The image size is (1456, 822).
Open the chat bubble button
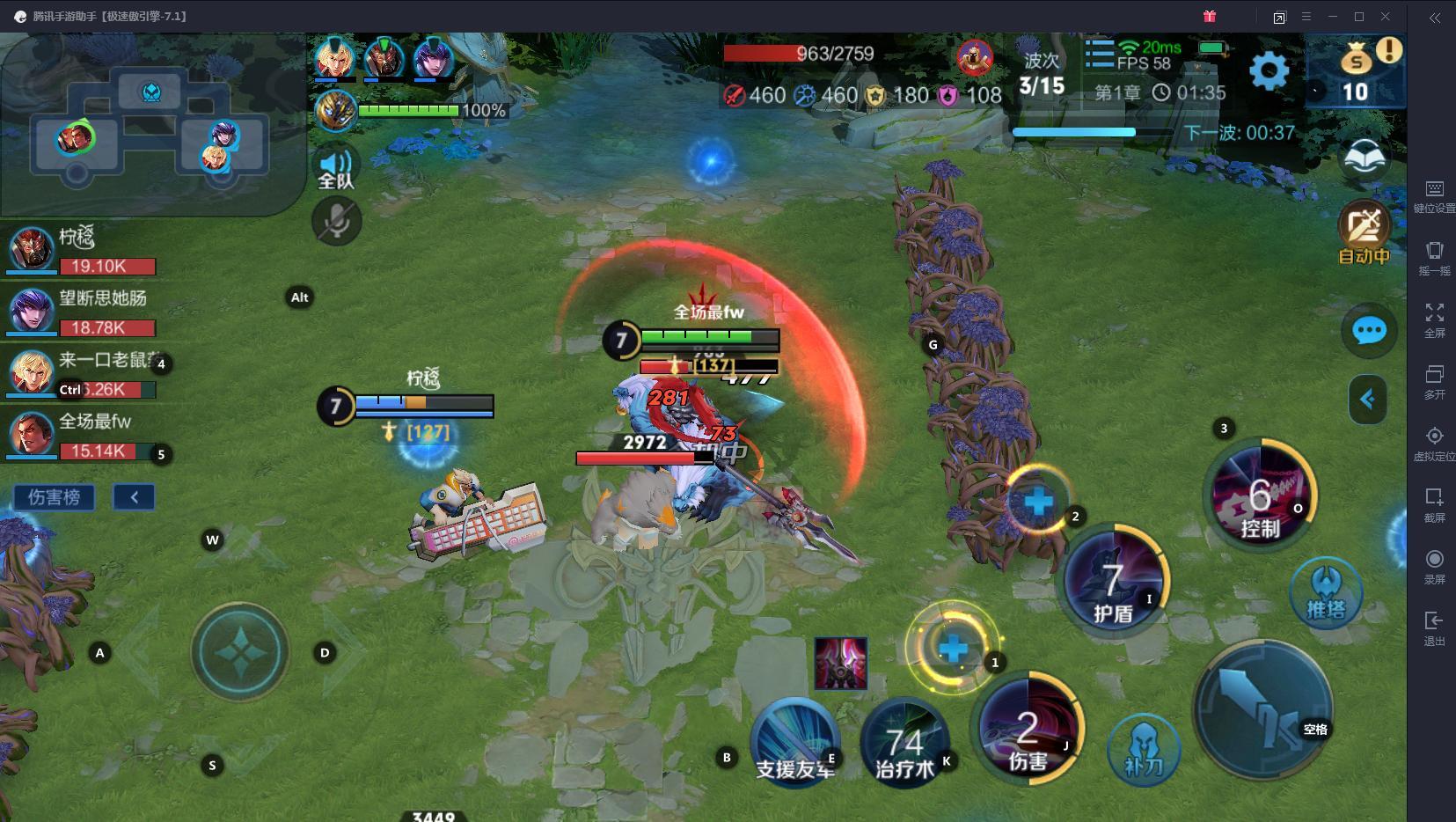click(1369, 331)
